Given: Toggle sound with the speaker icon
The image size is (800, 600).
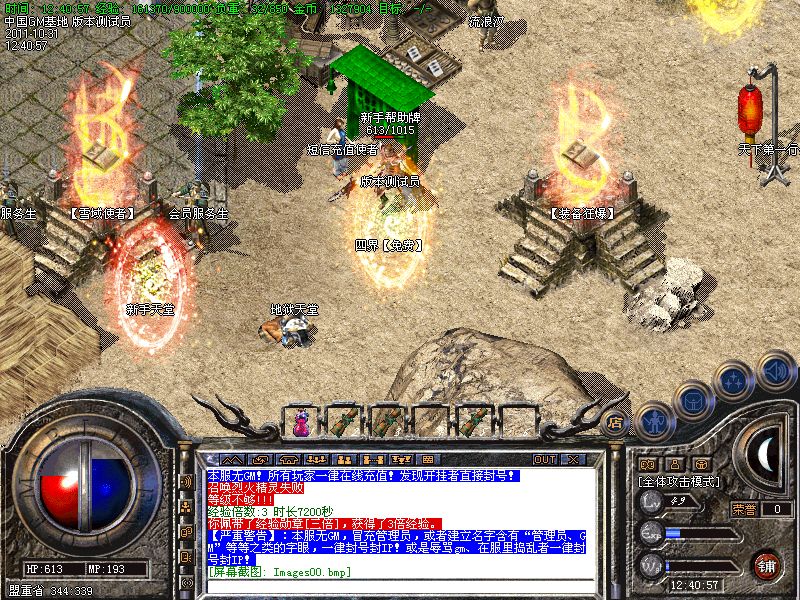Looking at the screenshot, I should pos(774,369).
